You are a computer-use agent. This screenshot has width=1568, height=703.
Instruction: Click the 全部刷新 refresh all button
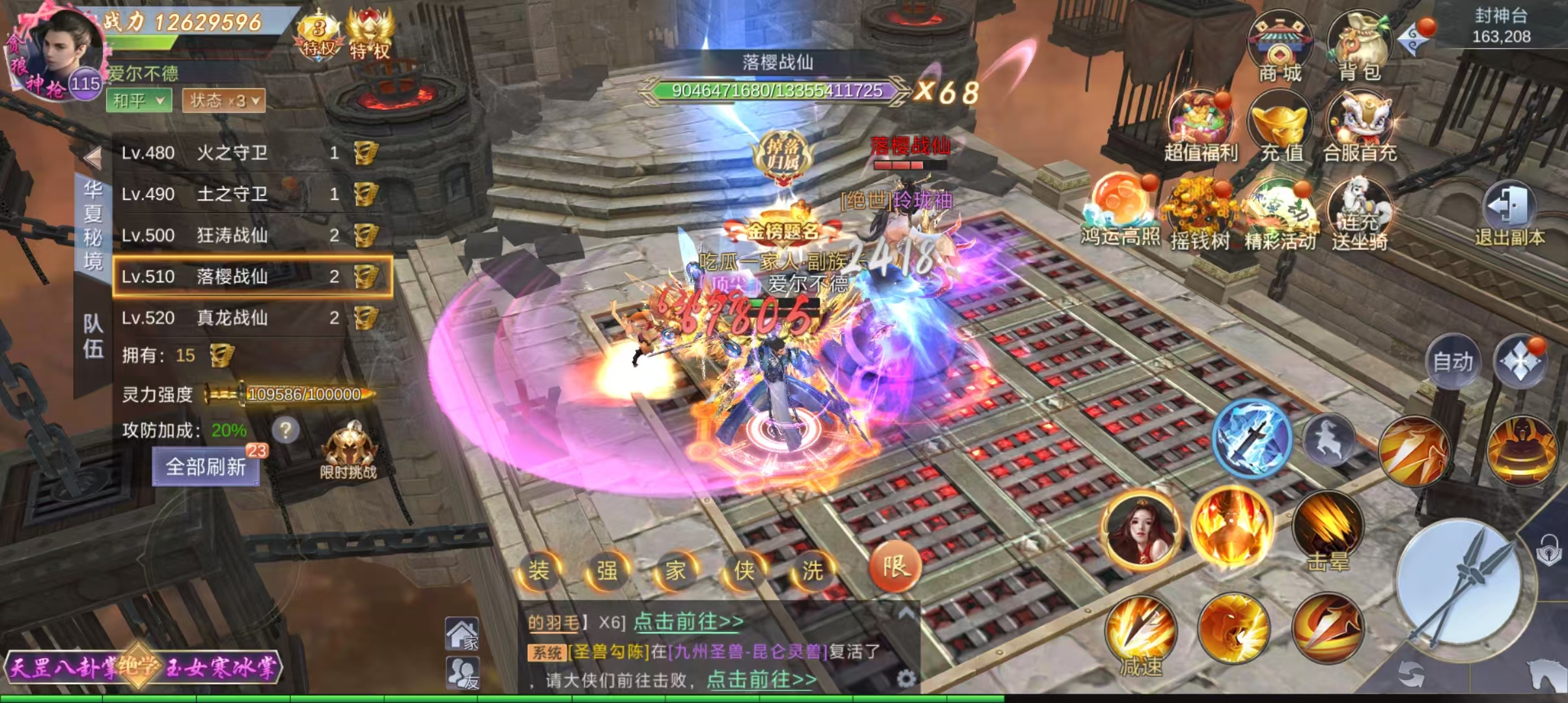pyautogui.click(x=206, y=467)
